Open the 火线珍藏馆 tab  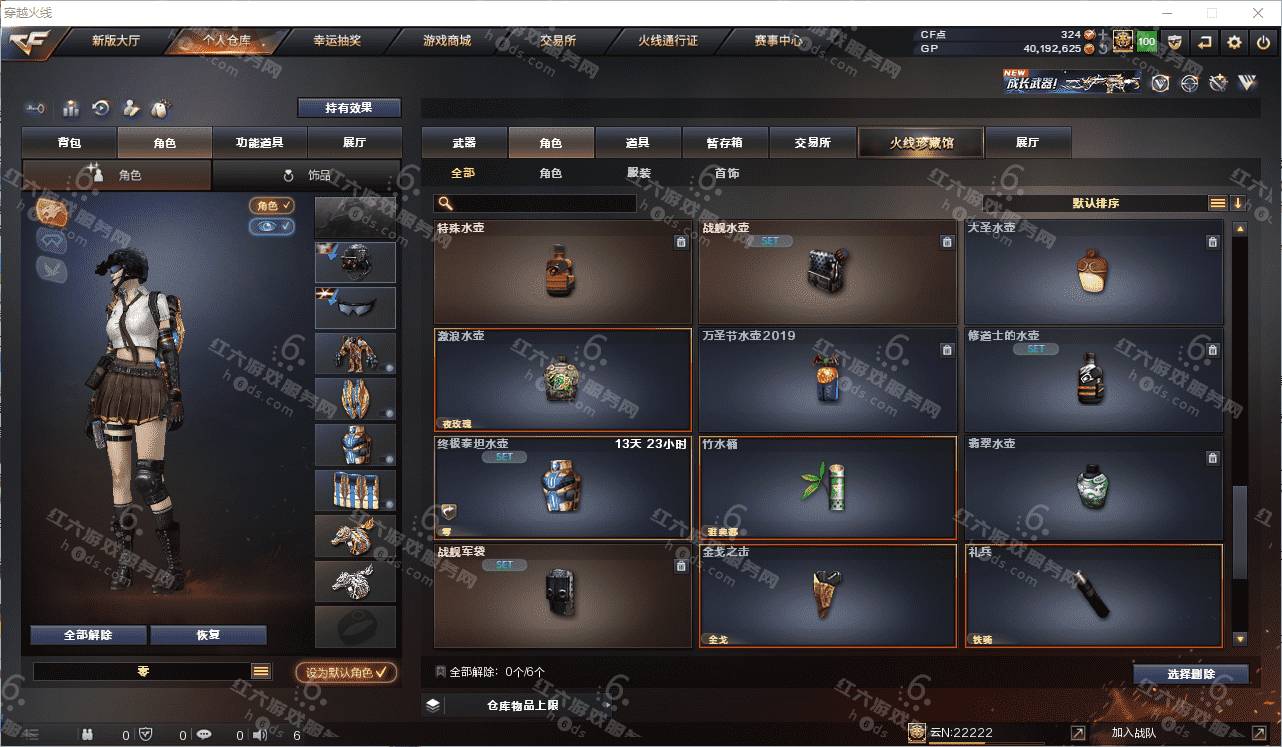point(921,143)
